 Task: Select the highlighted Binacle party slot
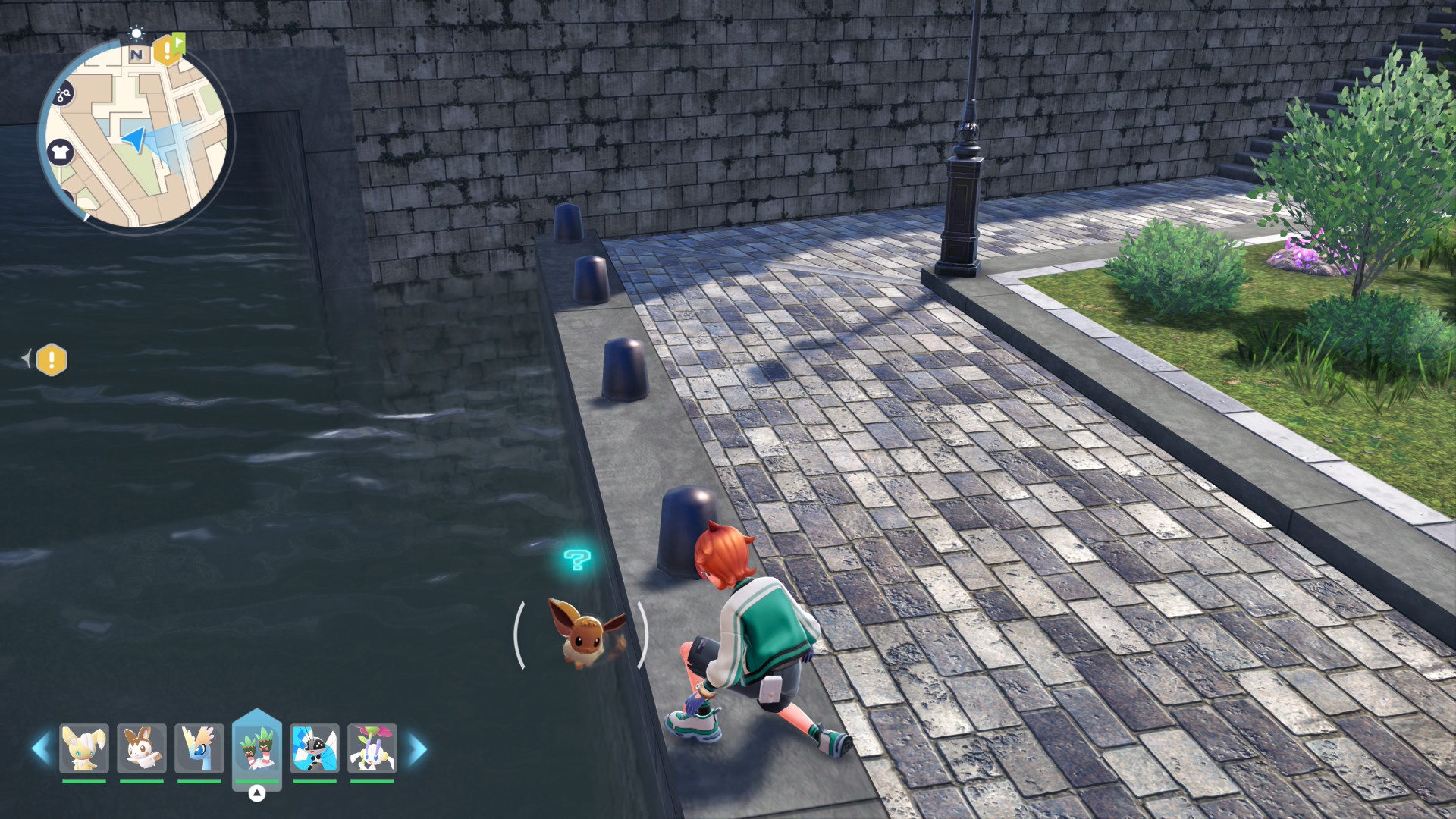pyautogui.click(x=257, y=748)
